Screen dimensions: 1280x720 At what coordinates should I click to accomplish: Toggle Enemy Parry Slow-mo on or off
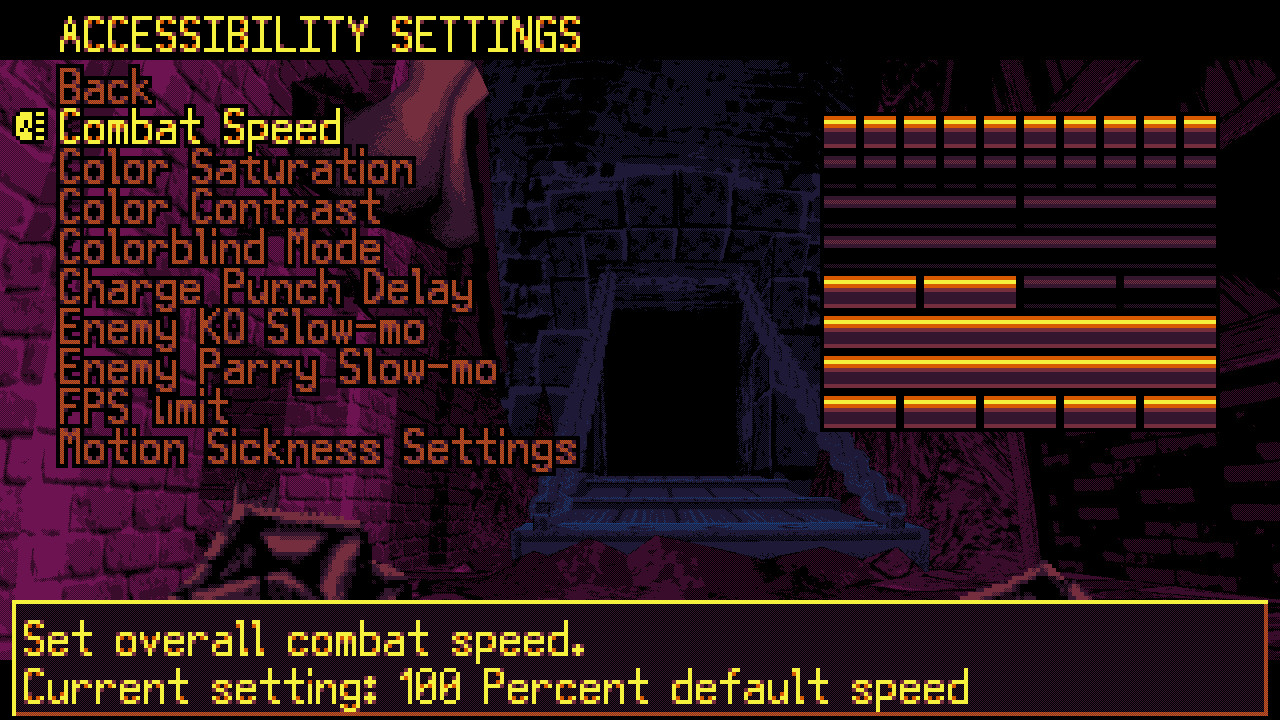[x=277, y=369]
